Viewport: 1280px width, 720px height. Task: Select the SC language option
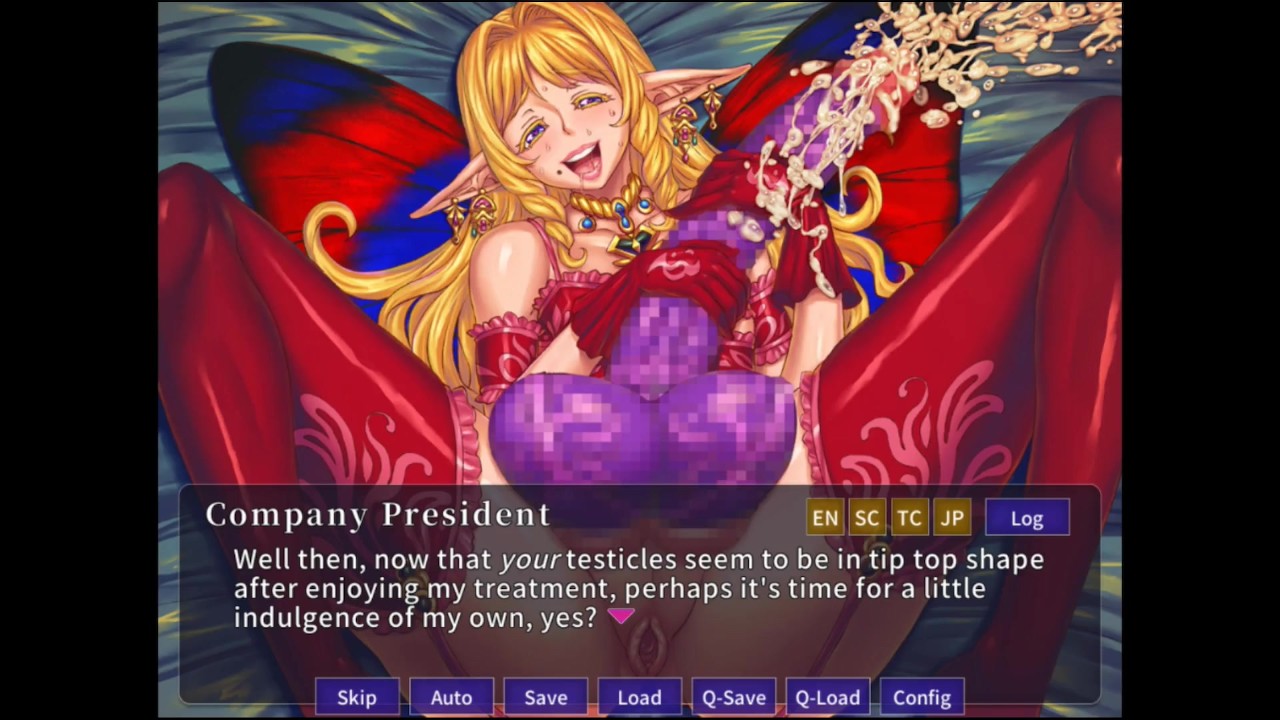[x=867, y=518]
